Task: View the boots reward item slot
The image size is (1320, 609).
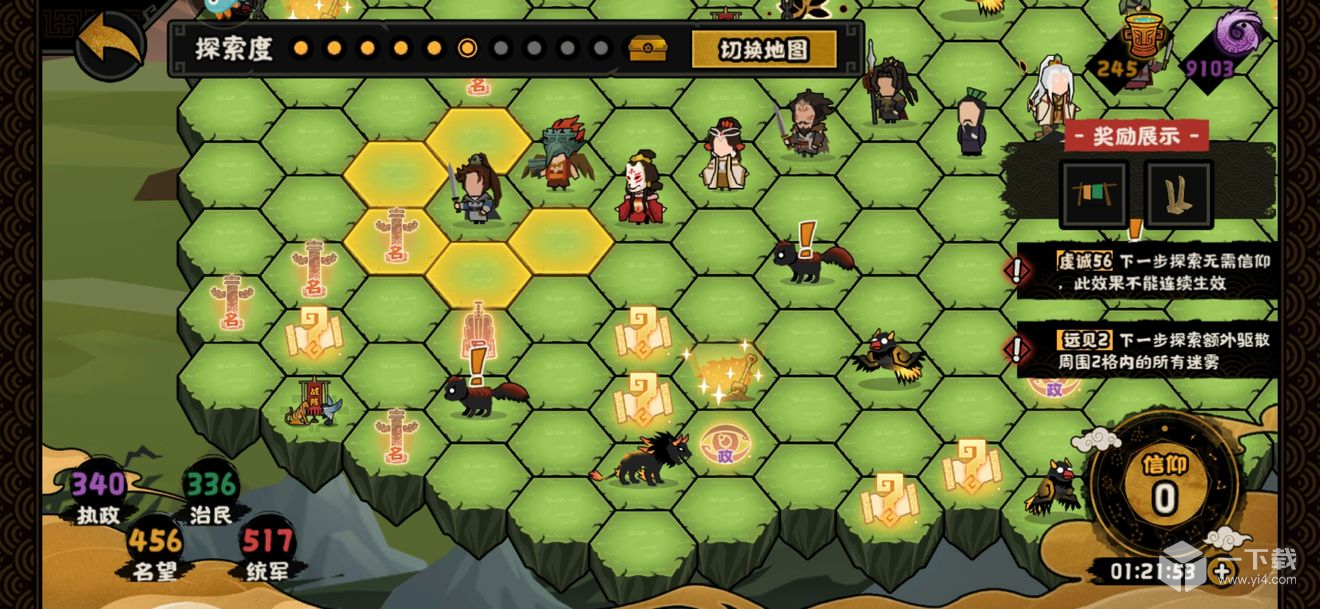Action: pyautogui.click(x=1178, y=194)
